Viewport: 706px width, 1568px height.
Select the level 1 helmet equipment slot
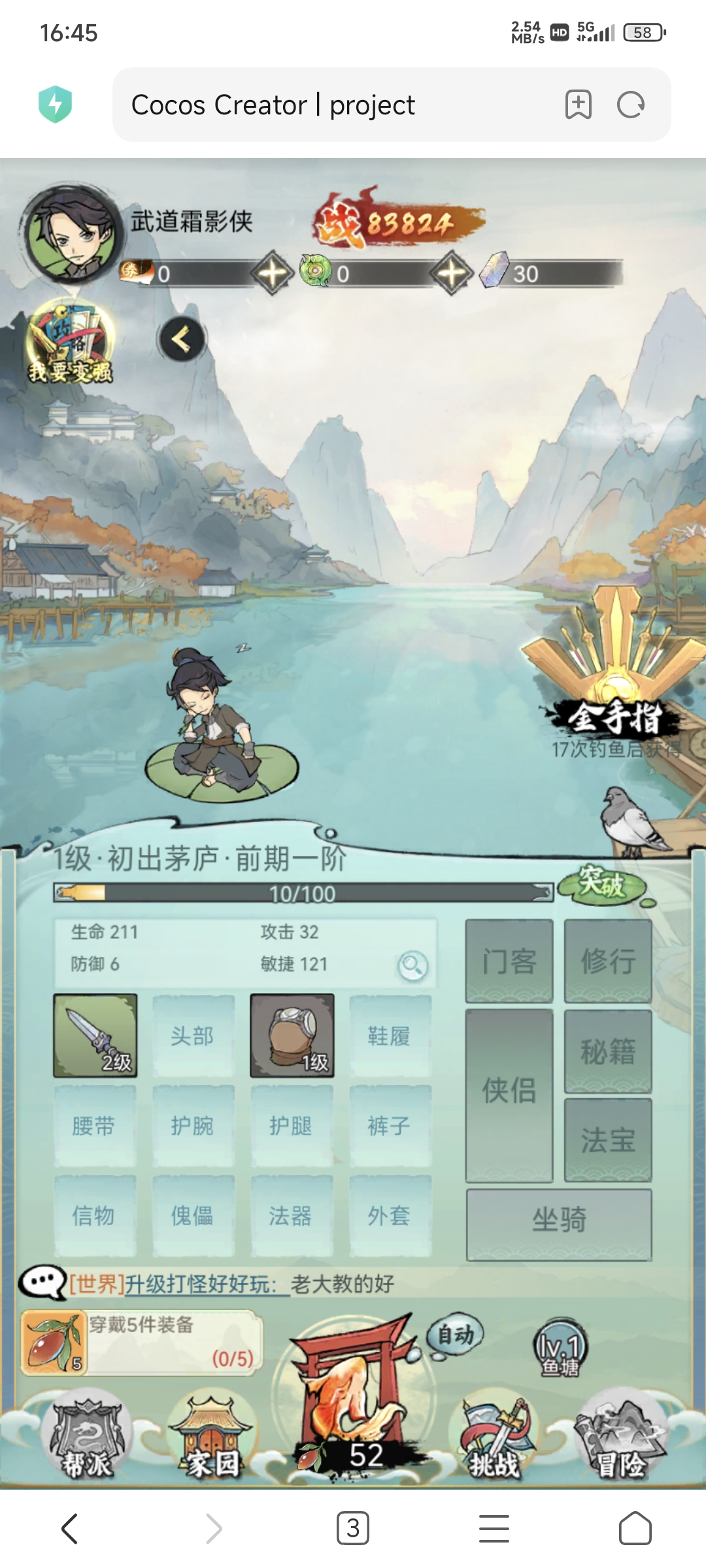click(292, 1036)
